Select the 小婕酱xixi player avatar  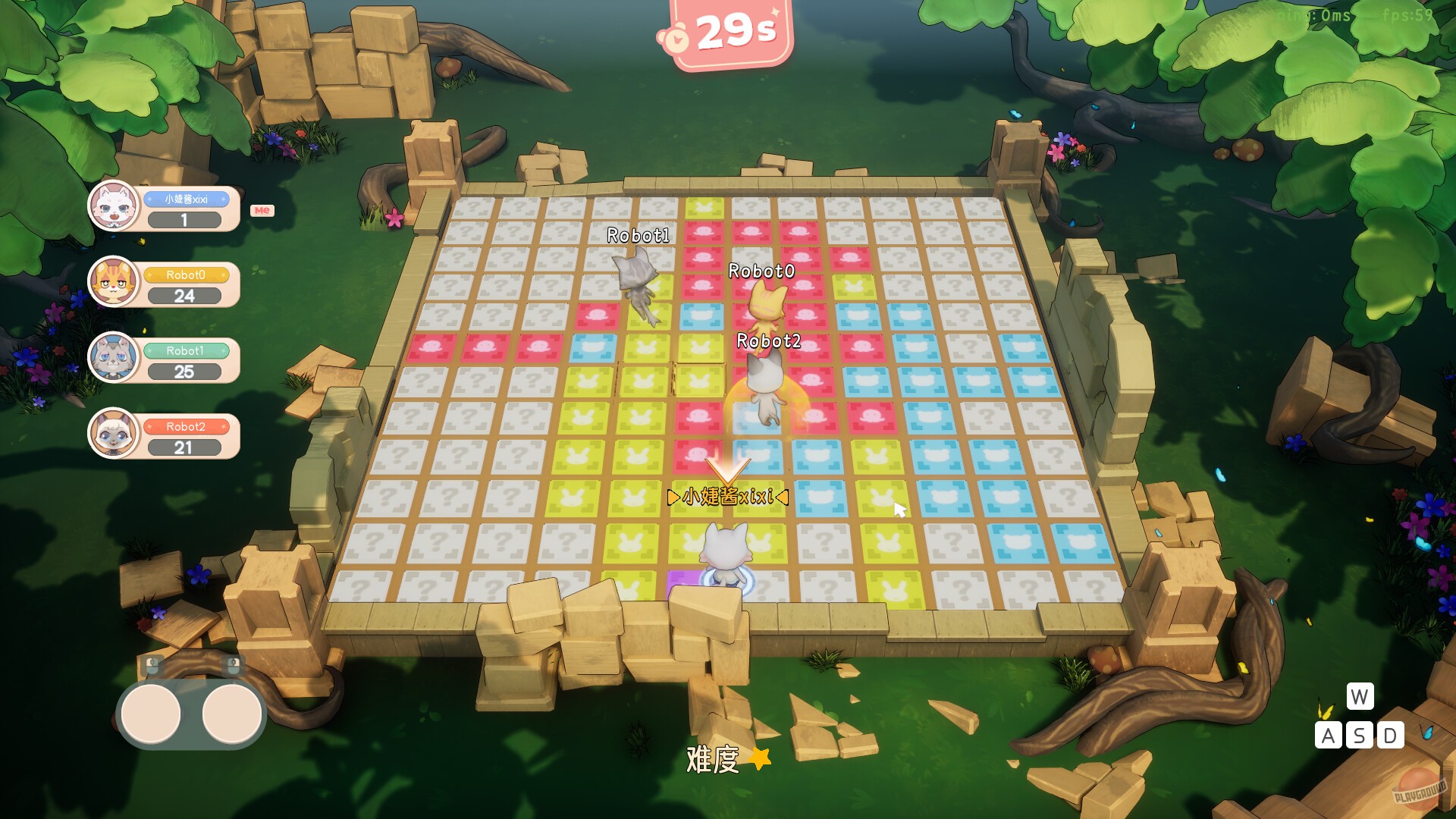tap(115, 207)
